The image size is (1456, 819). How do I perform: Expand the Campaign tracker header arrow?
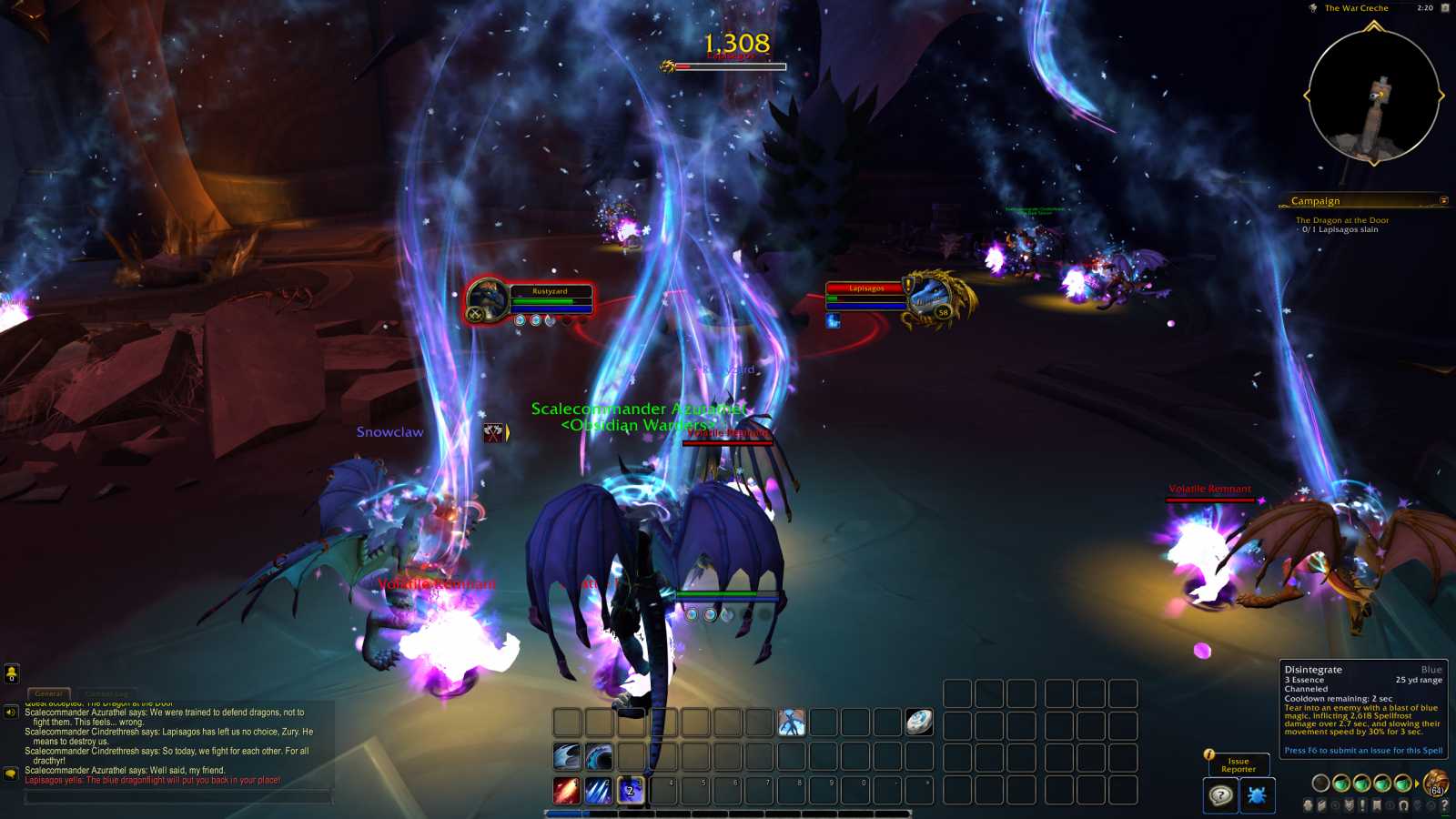tap(1444, 201)
